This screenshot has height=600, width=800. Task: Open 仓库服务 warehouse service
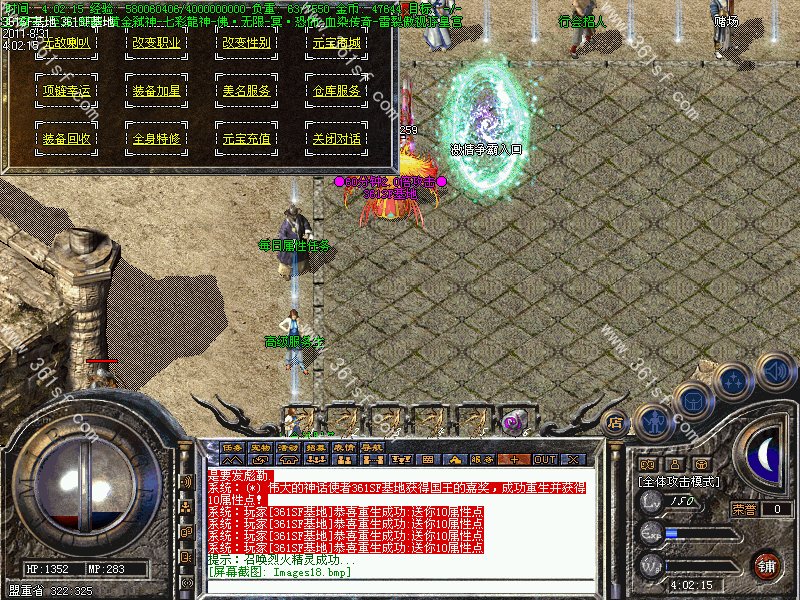tap(337, 91)
